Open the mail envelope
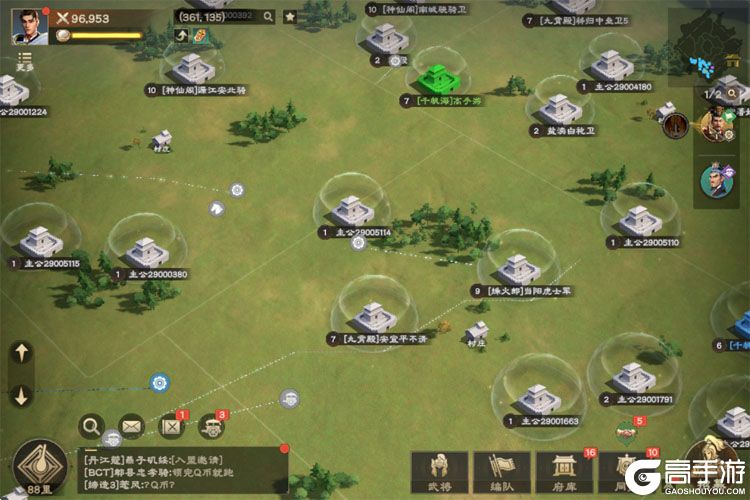The image size is (750, 500). 132,427
